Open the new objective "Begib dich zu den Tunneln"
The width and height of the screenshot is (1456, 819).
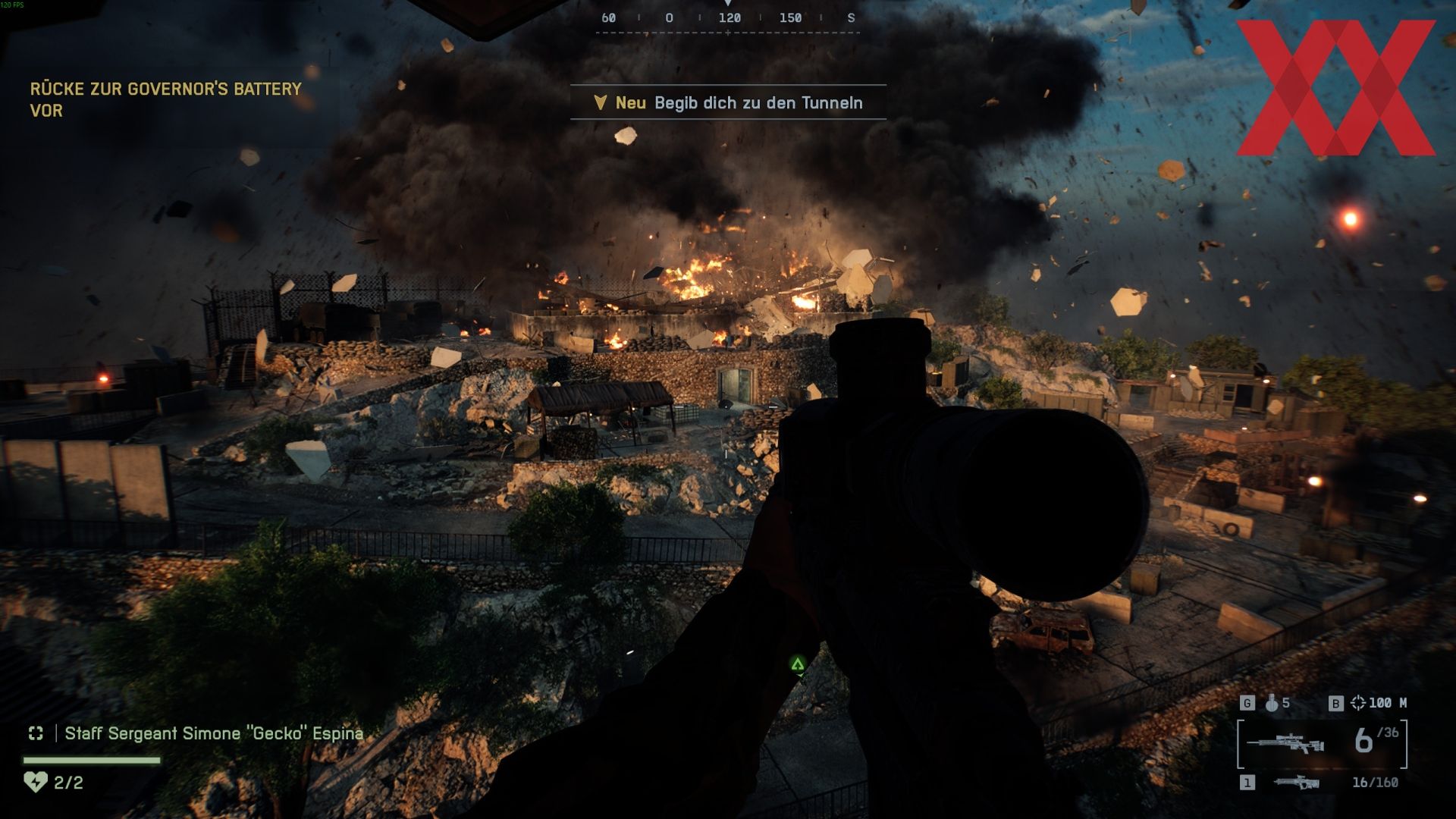728,102
